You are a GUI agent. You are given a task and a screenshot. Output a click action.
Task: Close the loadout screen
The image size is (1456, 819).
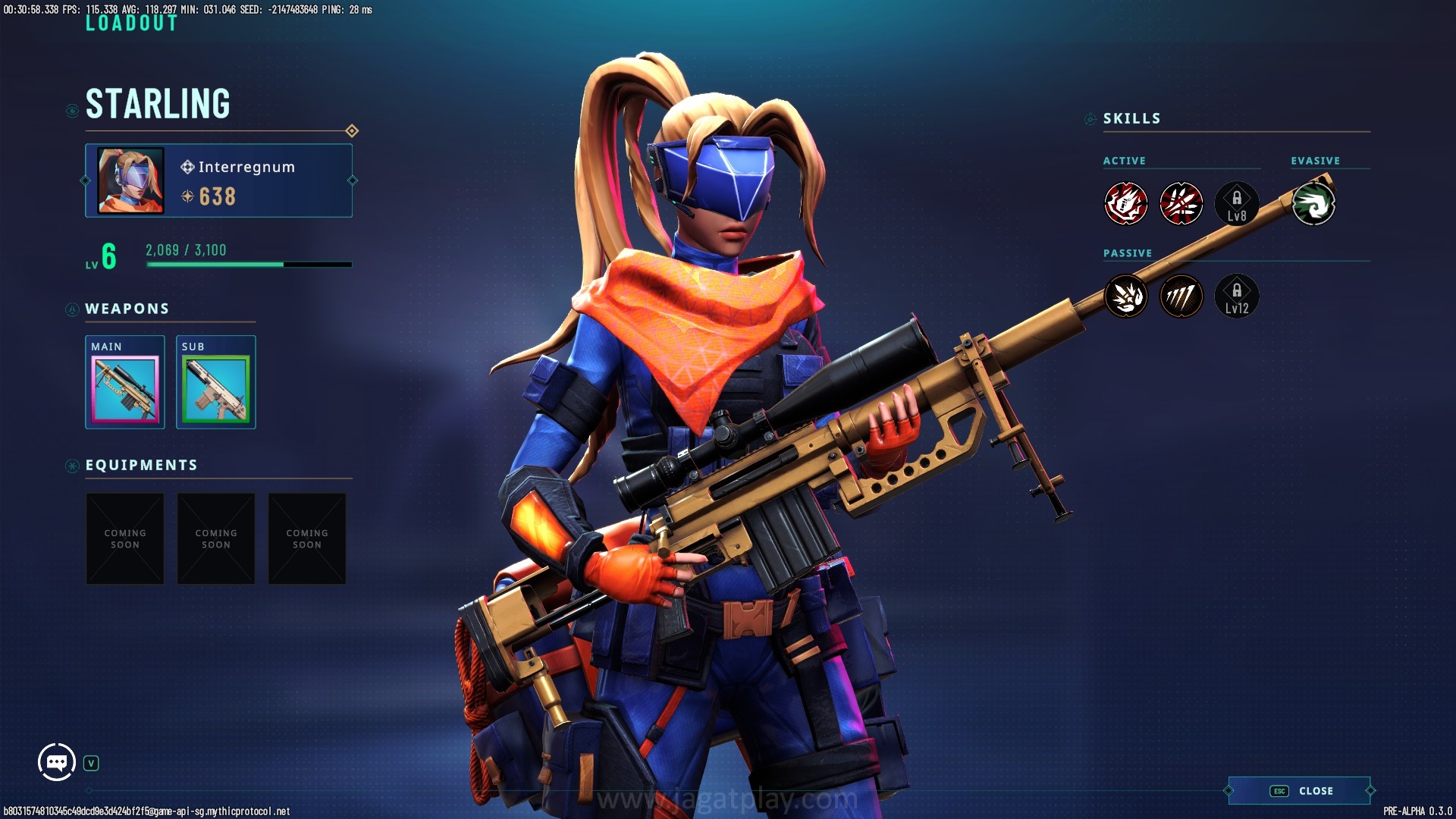point(1300,791)
